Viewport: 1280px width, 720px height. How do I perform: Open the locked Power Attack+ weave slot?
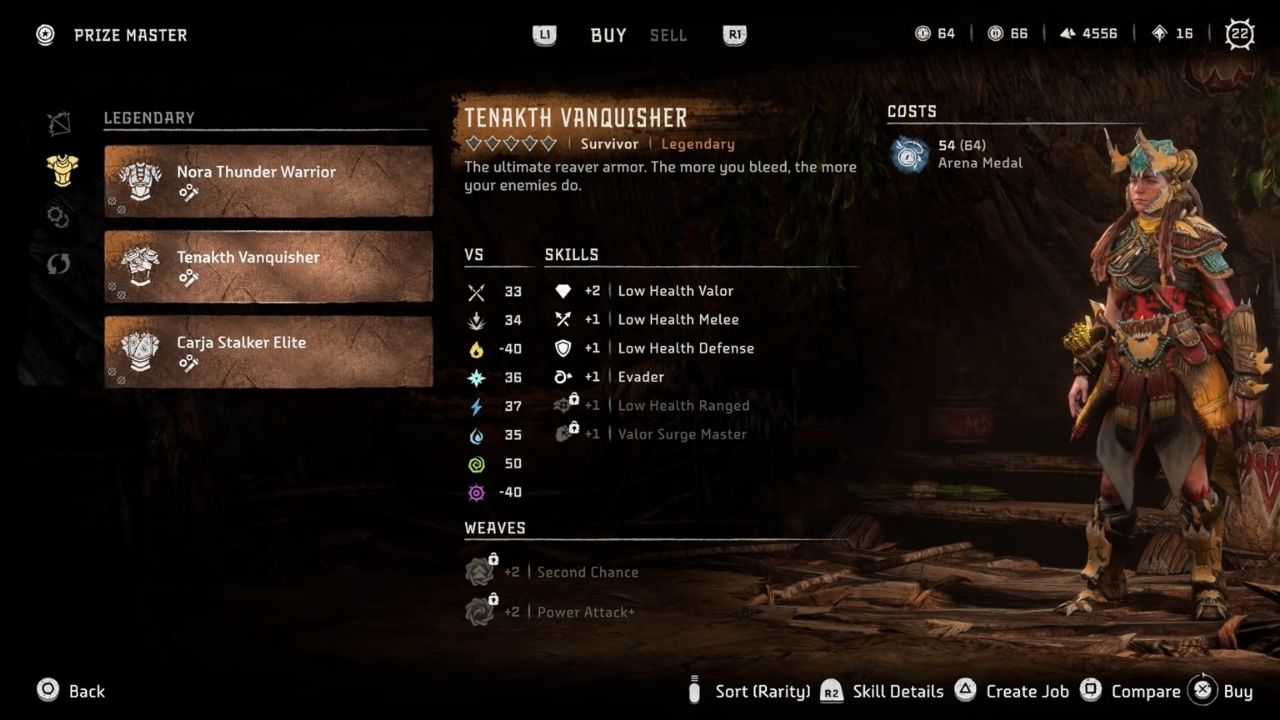pyautogui.click(x=585, y=611)
